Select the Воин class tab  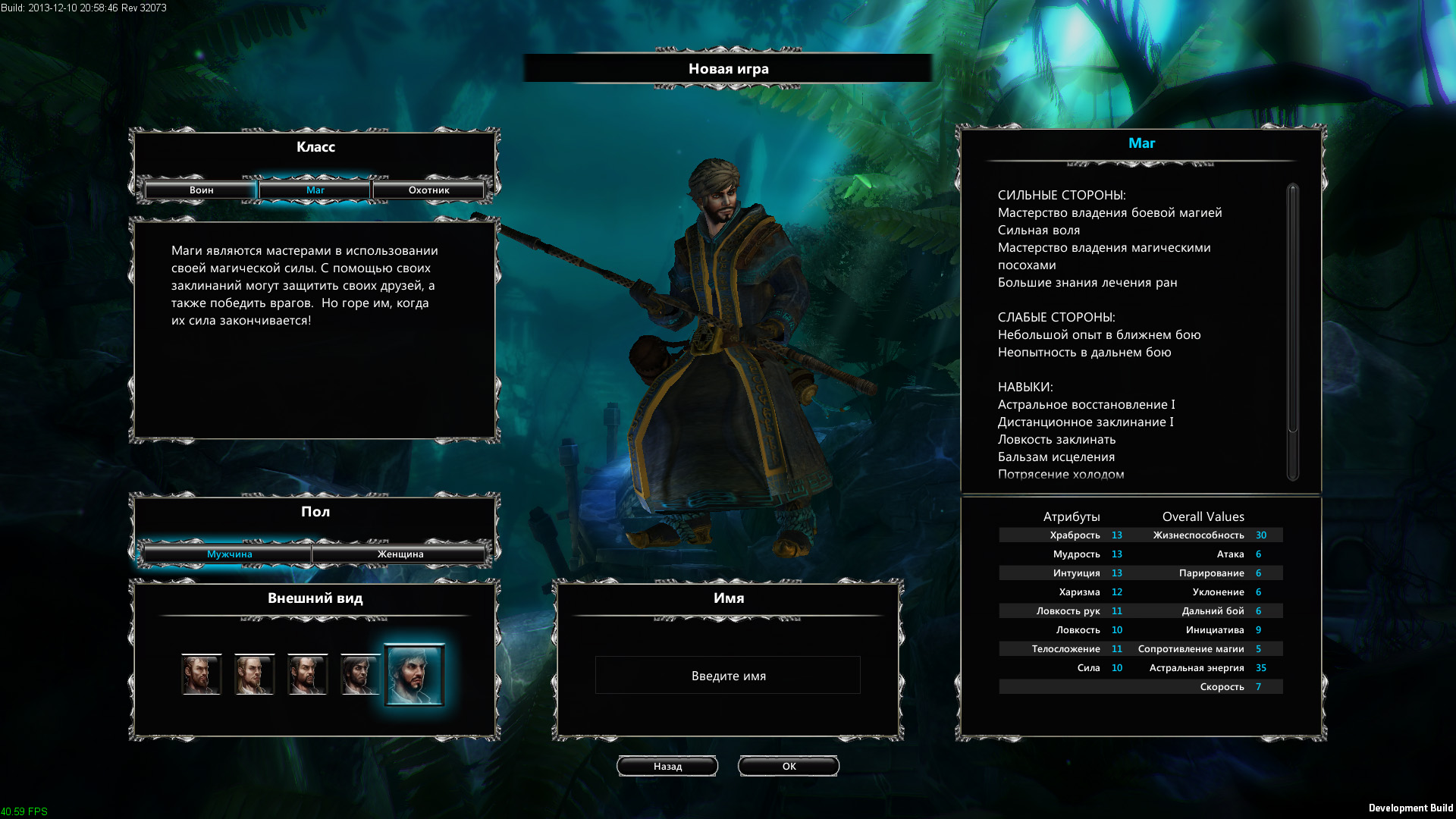pyautogui.click(x=201, y=190)
